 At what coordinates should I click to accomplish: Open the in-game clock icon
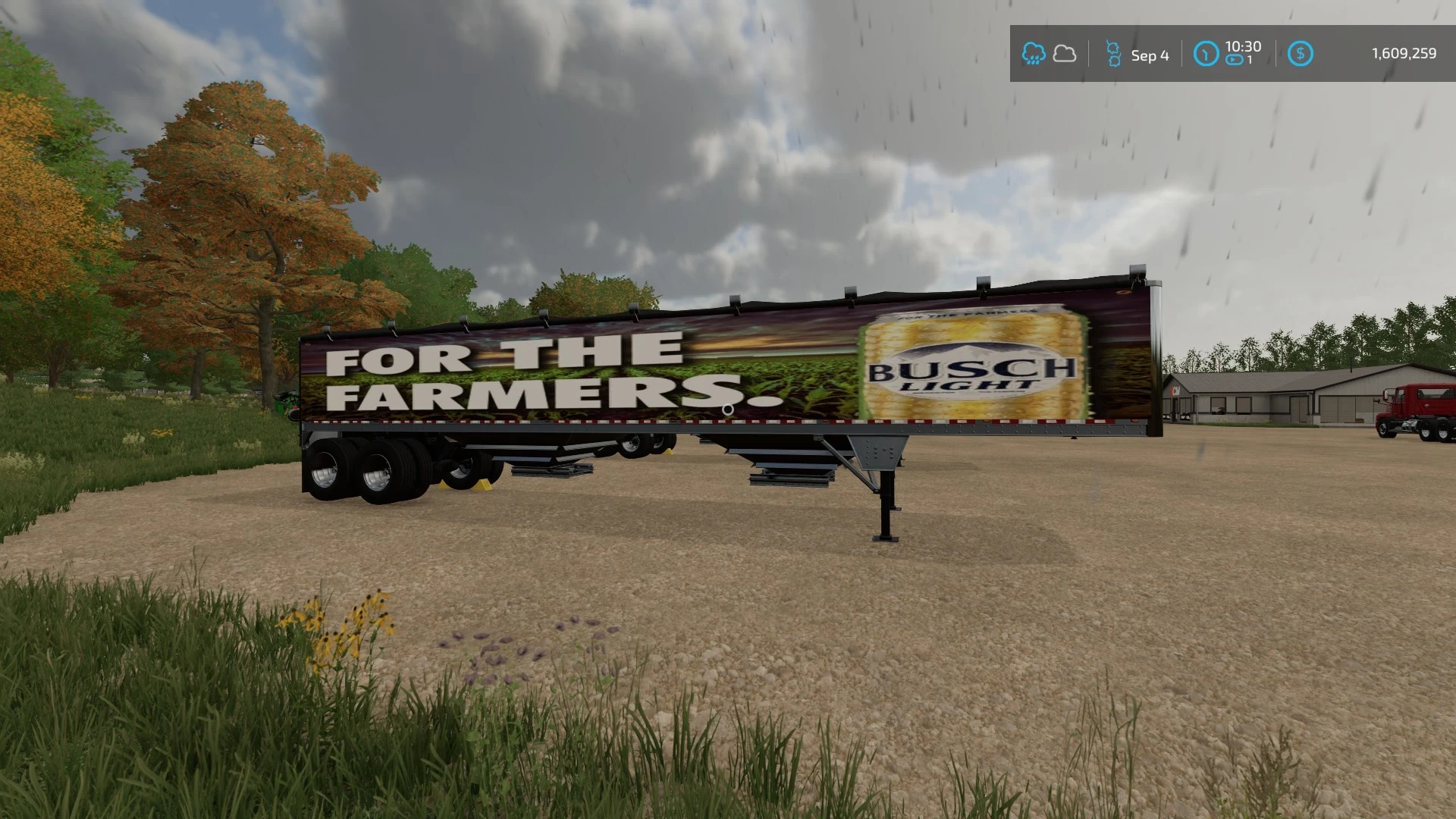click(1206, 53)
